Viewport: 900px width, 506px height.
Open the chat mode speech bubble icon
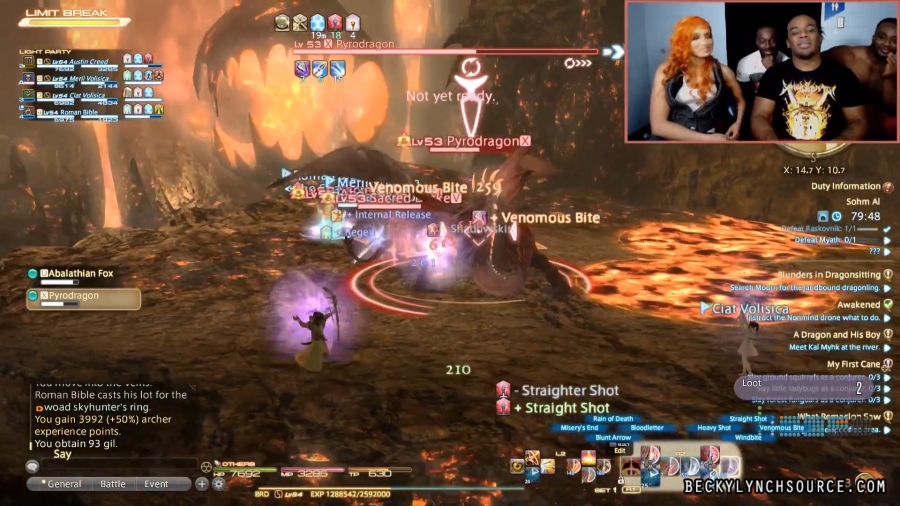pos(33,466)
